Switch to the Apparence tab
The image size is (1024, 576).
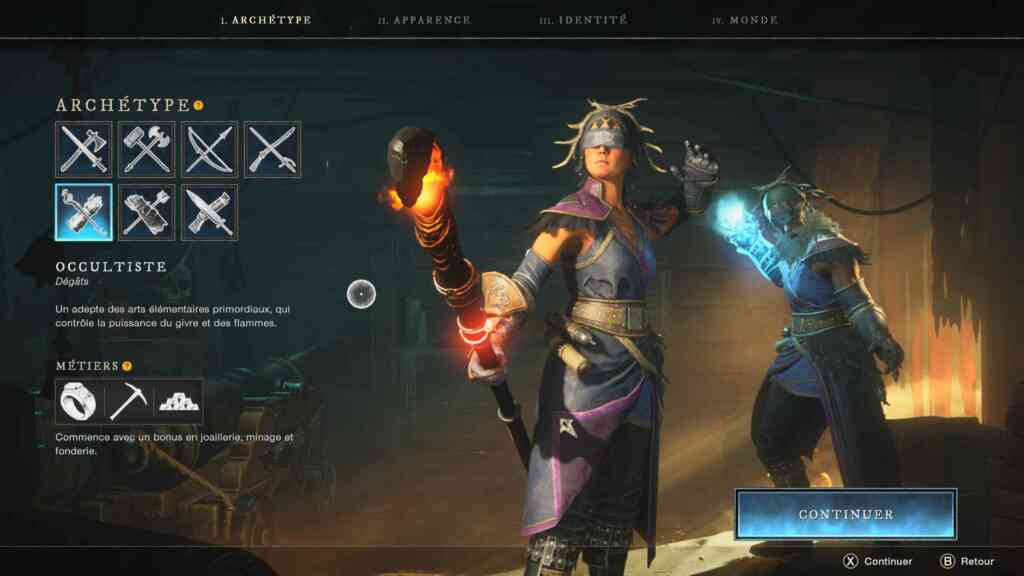click(424, 20)
